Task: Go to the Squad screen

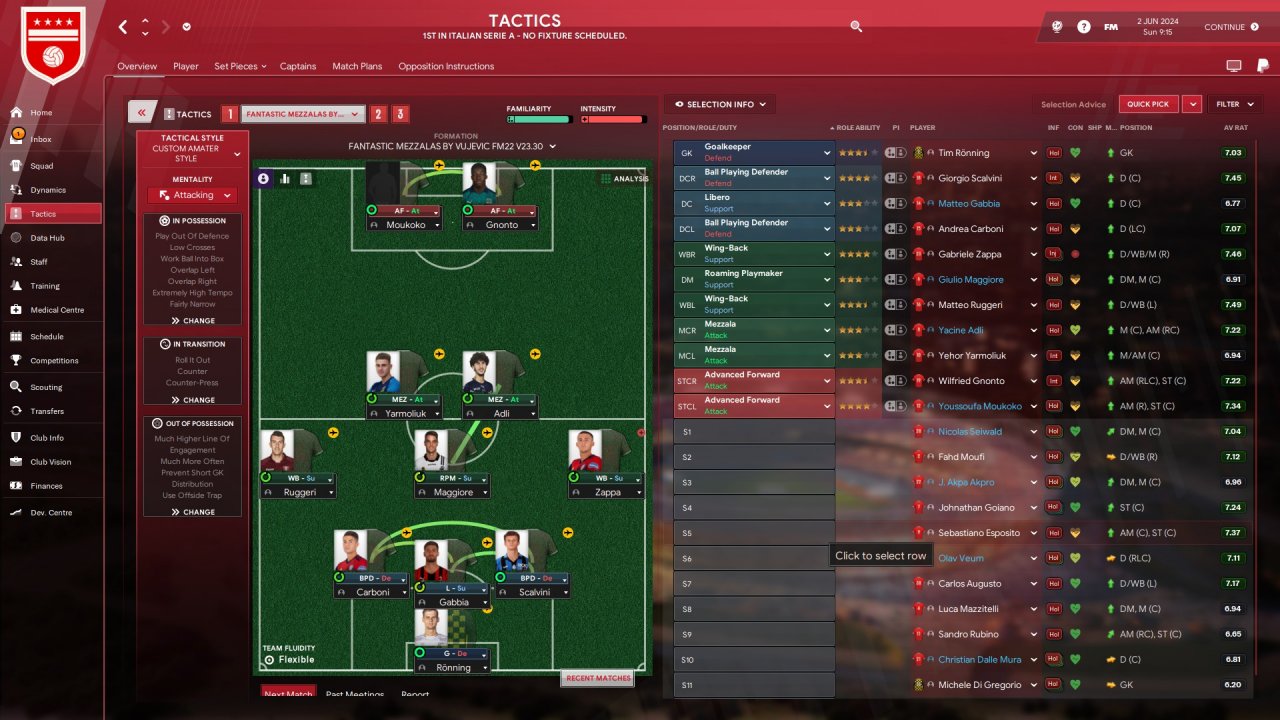Action: (x=41, y=165)
